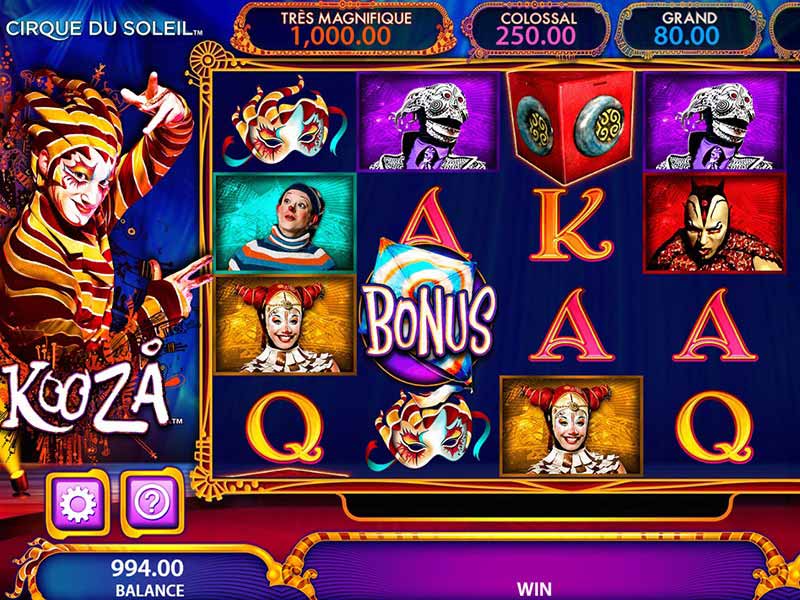Open the question mark help button
Screen dimensions: 800x600
[x=153, y=501]
